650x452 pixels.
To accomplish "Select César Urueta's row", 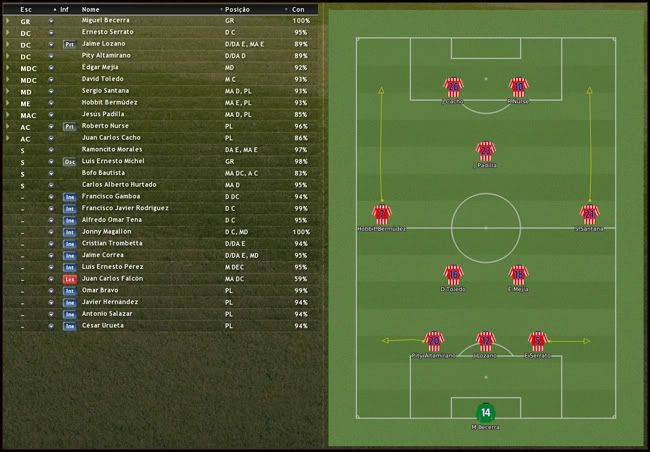I will tap(103, 326).
